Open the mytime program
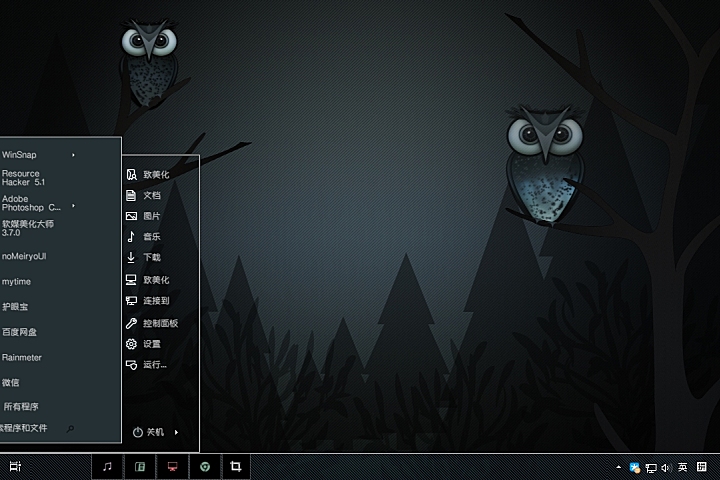The image size is (720, 480). [x=17, y=281]
